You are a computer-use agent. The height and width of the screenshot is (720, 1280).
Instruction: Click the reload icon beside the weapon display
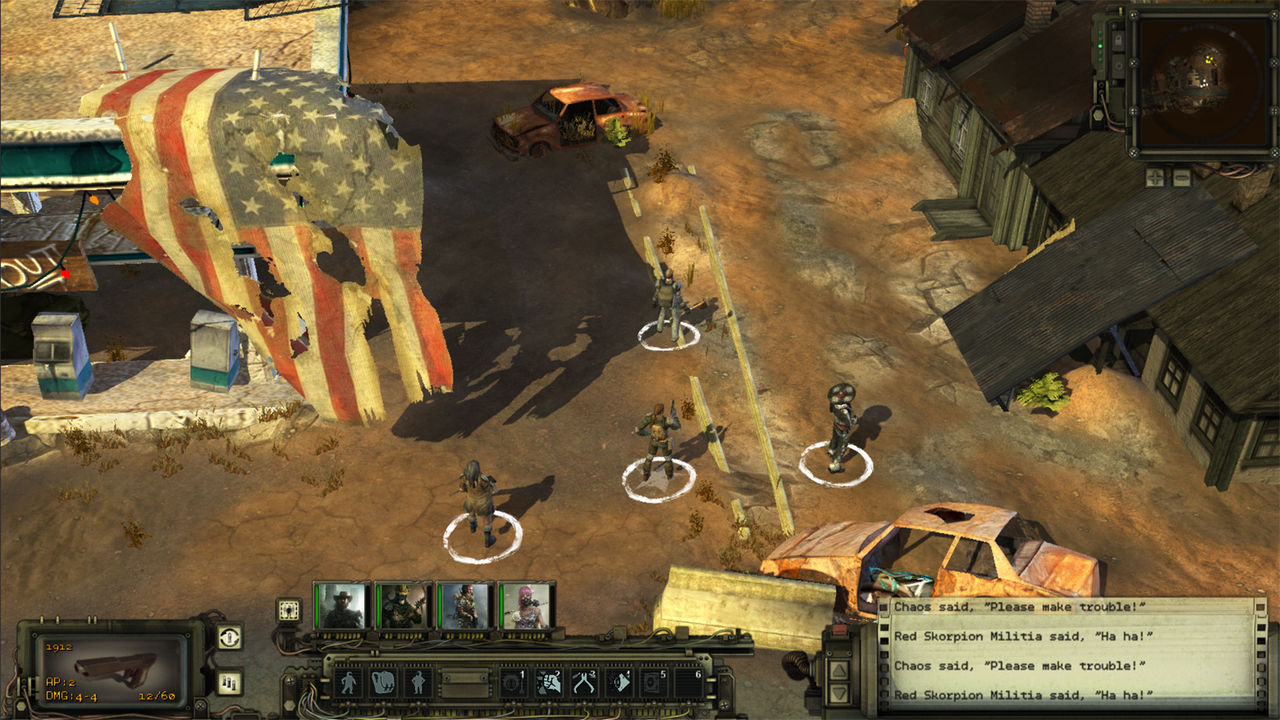pyautogui.click(x=228, y=638)
